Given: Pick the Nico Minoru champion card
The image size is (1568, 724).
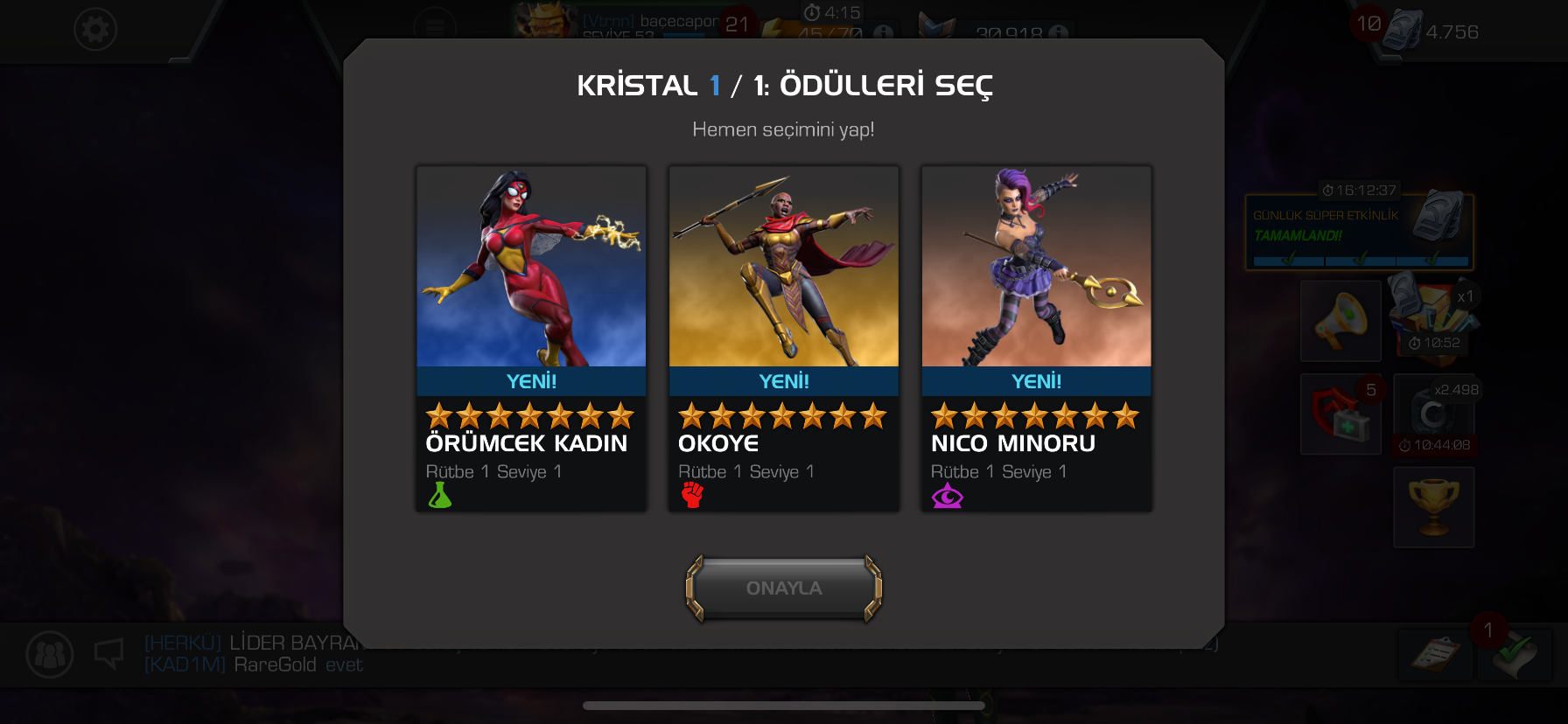Looking at the screenshot, I should (x=1036, y=338).
